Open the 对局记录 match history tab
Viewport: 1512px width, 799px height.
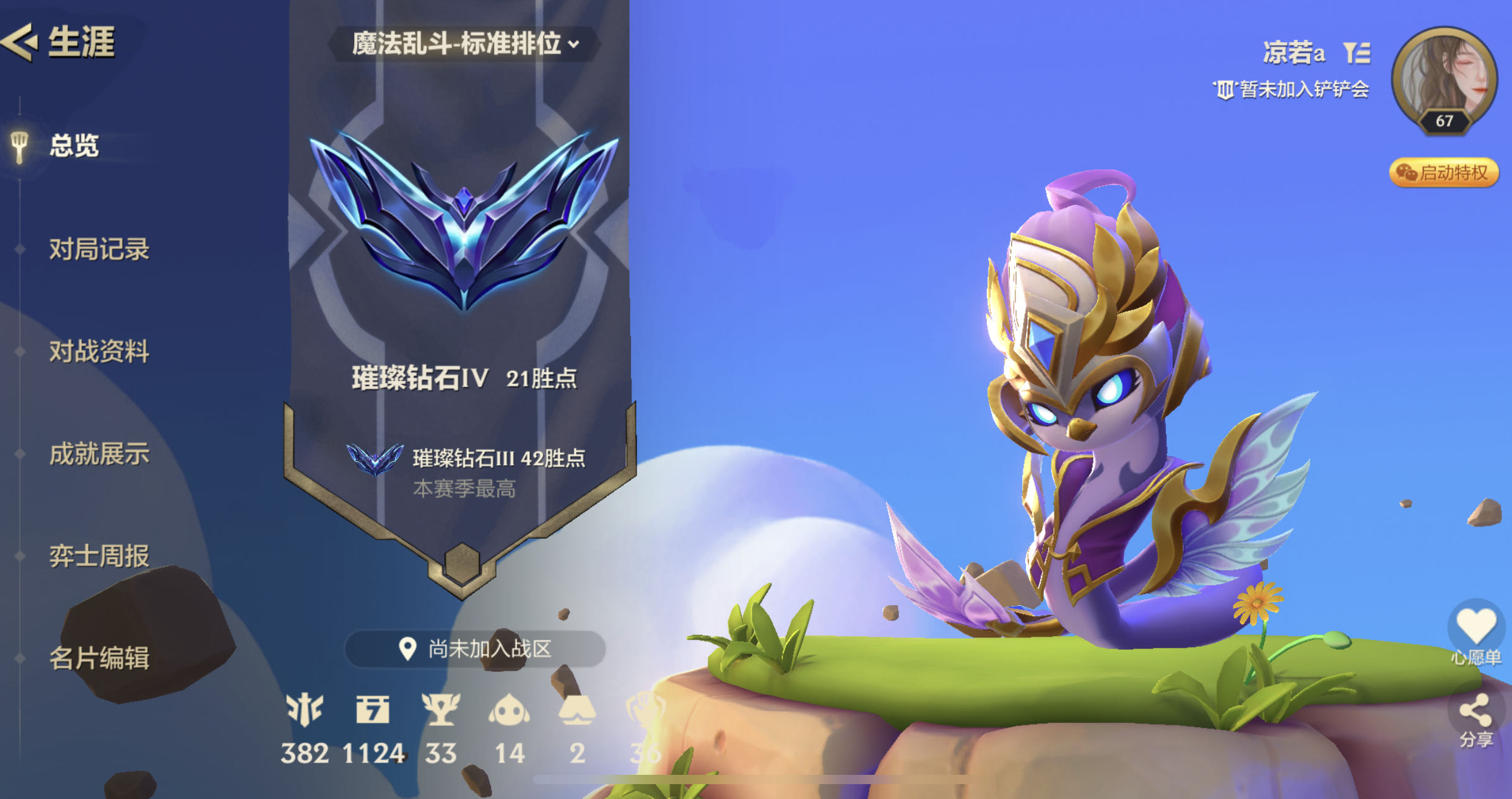coord(99,249)
